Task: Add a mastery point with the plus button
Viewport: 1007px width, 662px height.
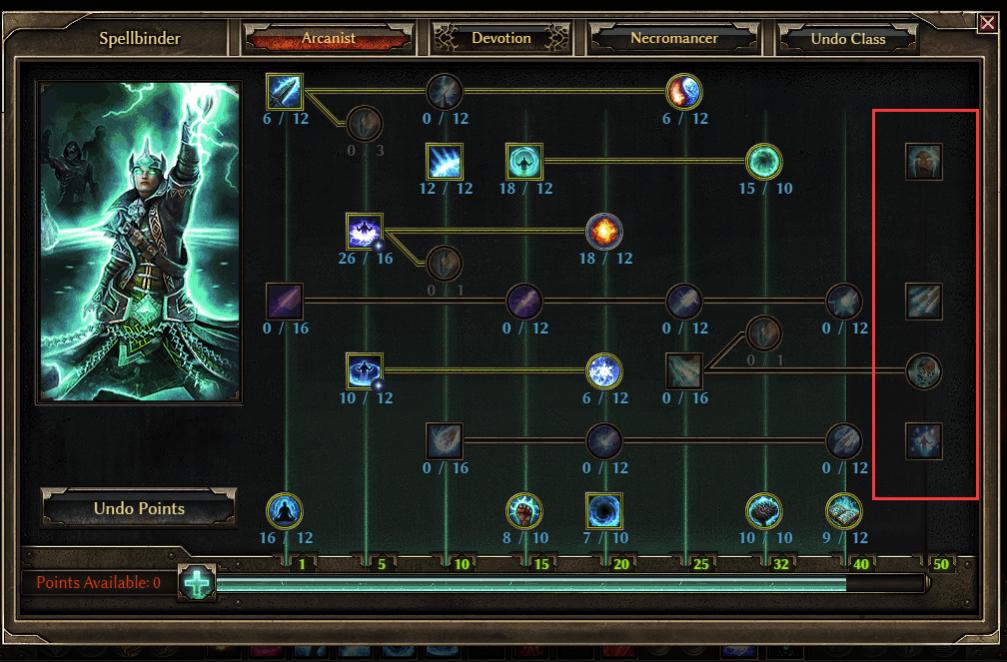Action: point(195,582)
